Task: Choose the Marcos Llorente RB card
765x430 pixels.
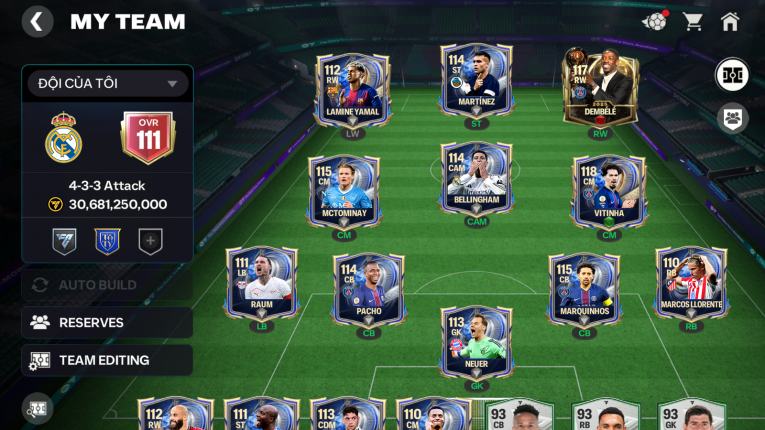Action: (x=691, y=285)
